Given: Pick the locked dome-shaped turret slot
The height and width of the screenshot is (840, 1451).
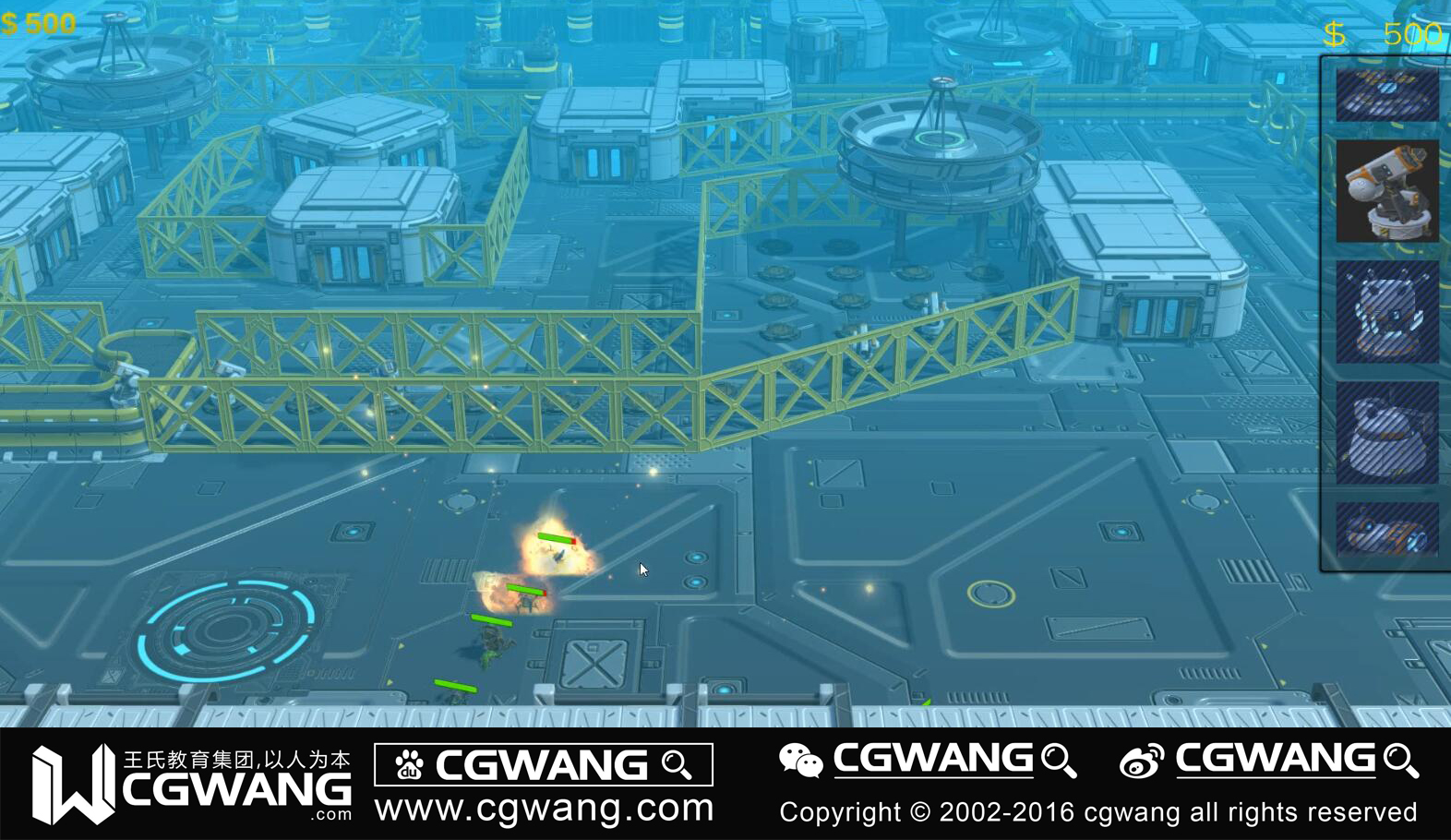Looking at the screenshot, I should tap(1386, 432).
